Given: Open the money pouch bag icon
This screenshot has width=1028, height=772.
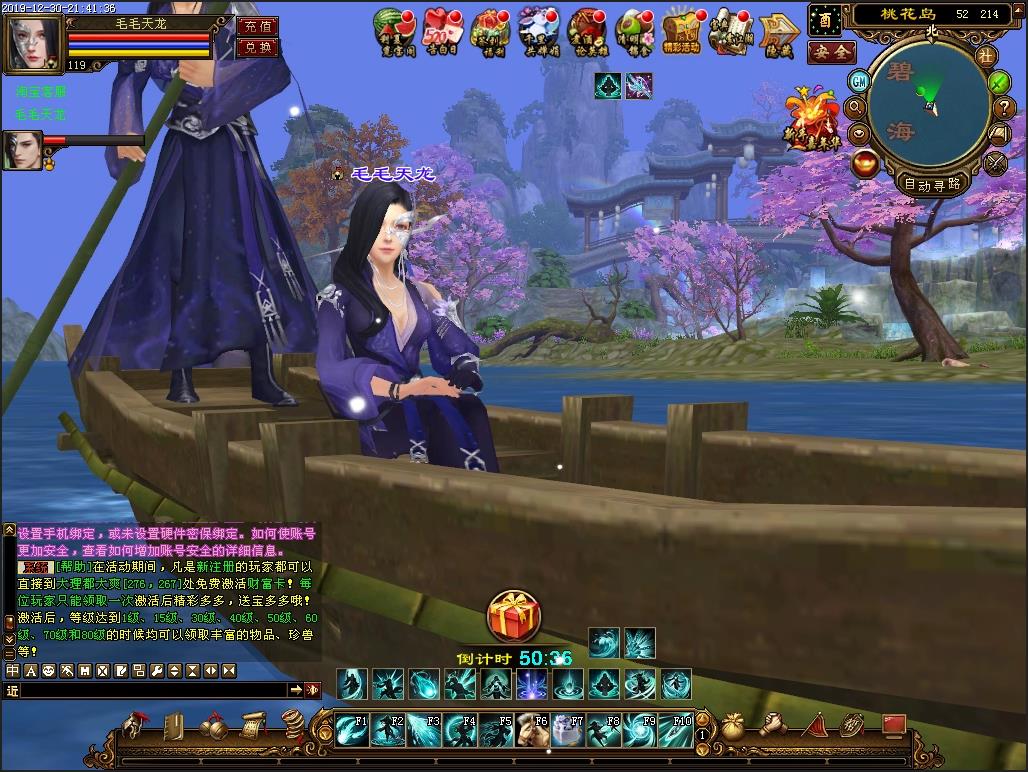Looking at the screenshot, I should (x=733, y=723).
